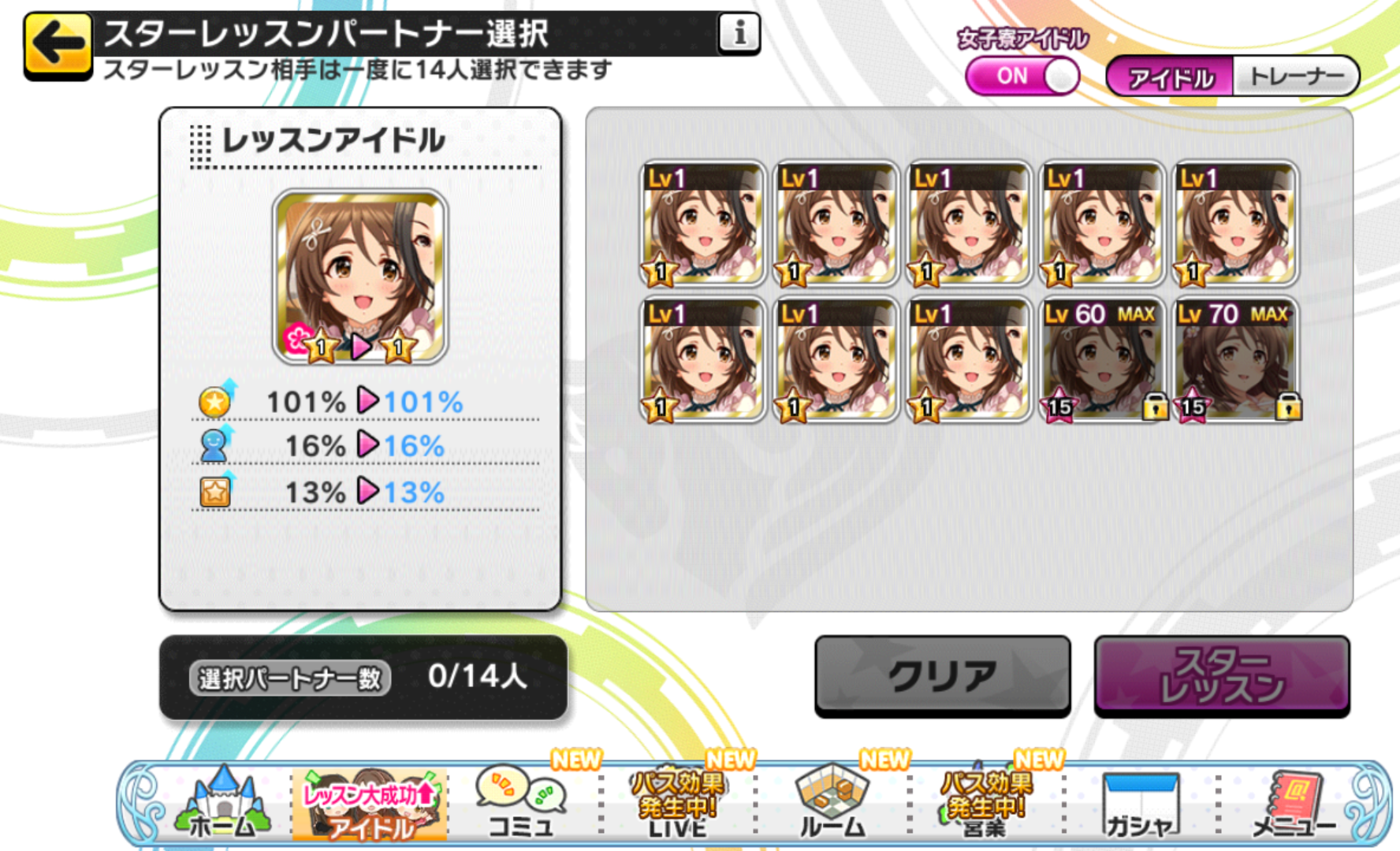
Task: Open the ガシャ menu
Action: [1140, 805]
